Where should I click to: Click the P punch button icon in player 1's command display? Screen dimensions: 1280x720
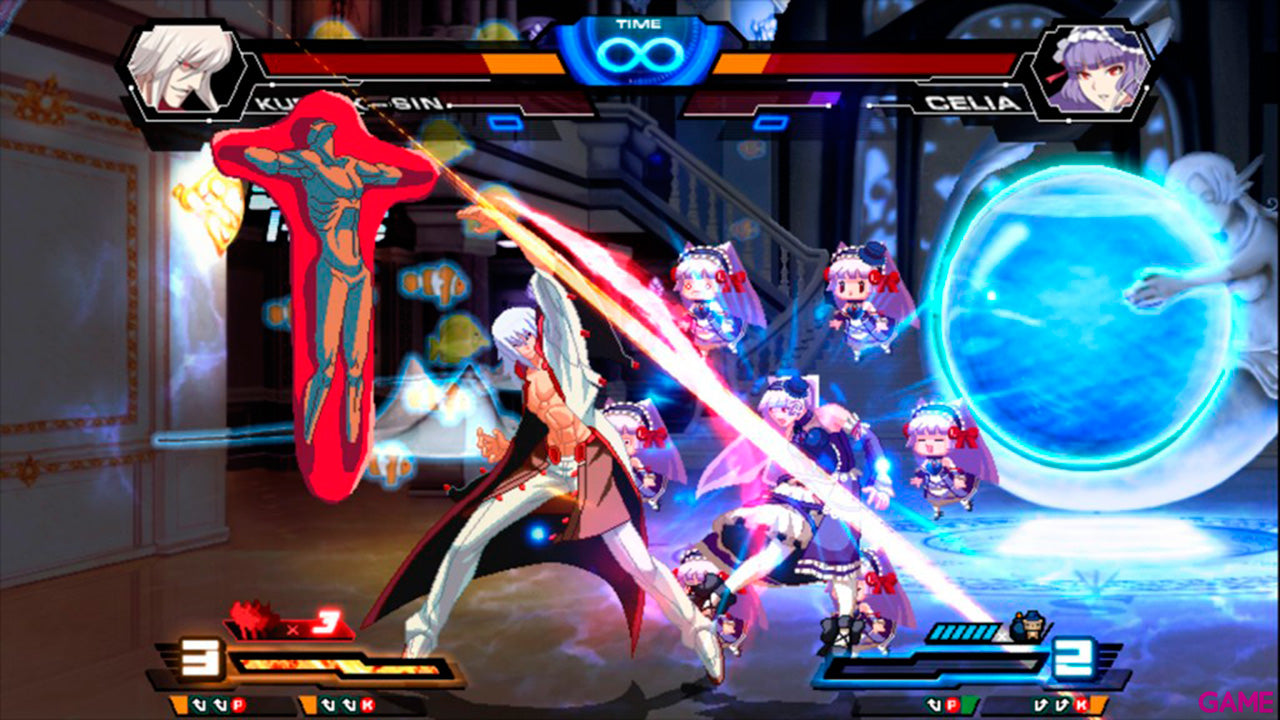239,705
